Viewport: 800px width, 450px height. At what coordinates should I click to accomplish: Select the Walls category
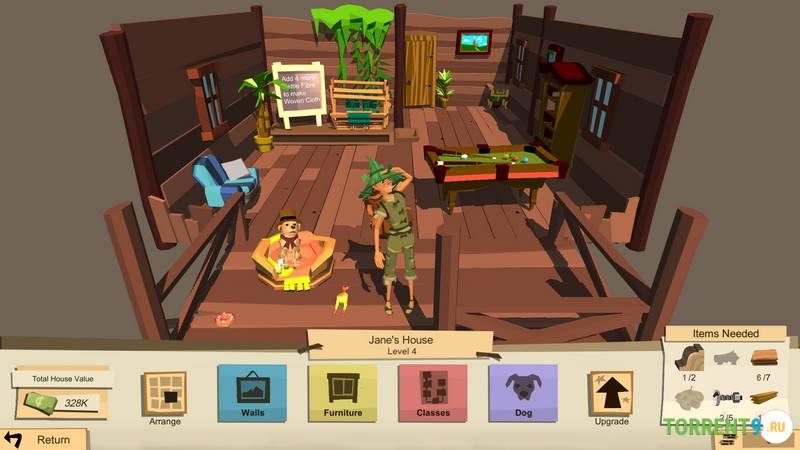click(252, 392)
